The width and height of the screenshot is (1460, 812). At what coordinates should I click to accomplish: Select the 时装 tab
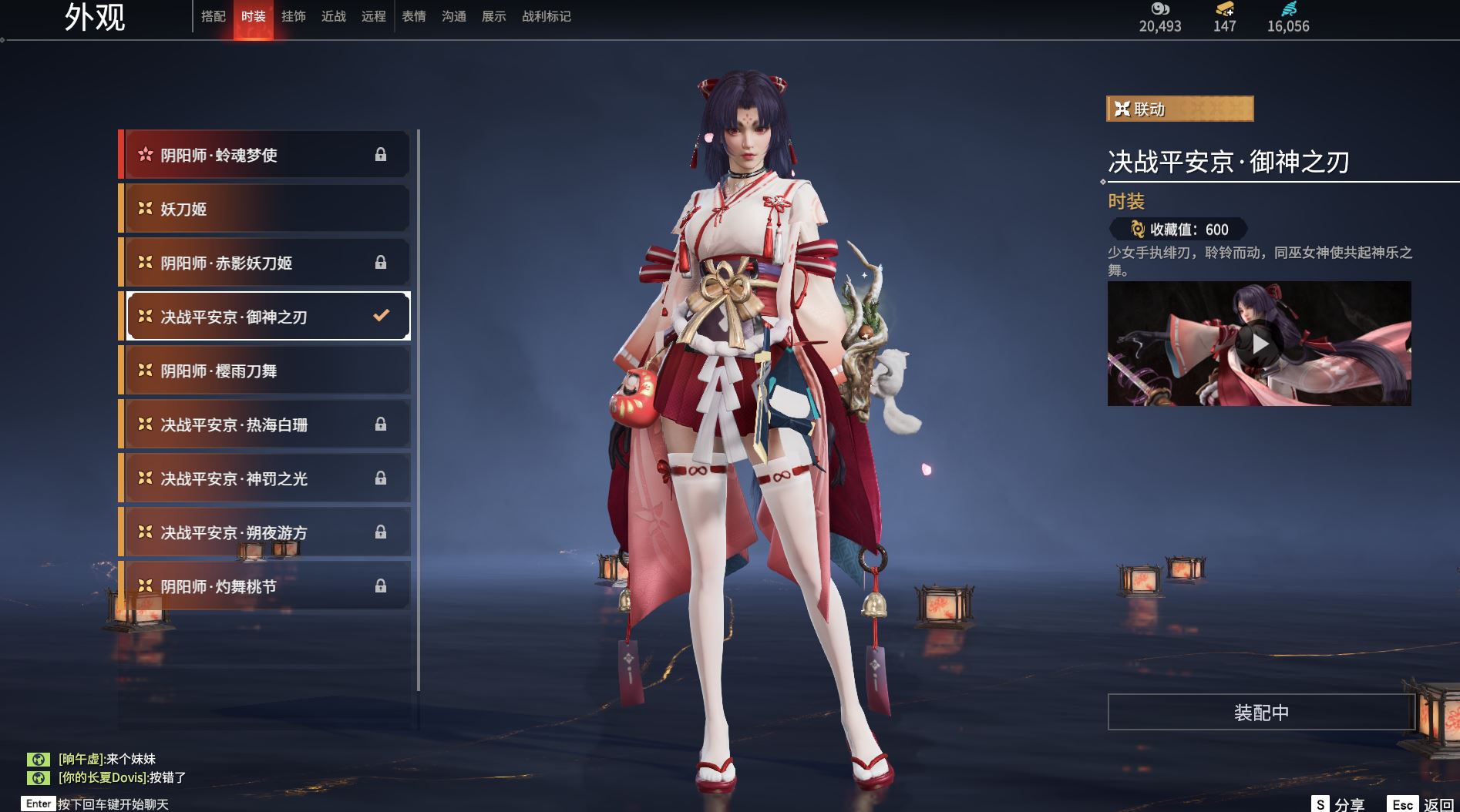[x=254, y=16]
